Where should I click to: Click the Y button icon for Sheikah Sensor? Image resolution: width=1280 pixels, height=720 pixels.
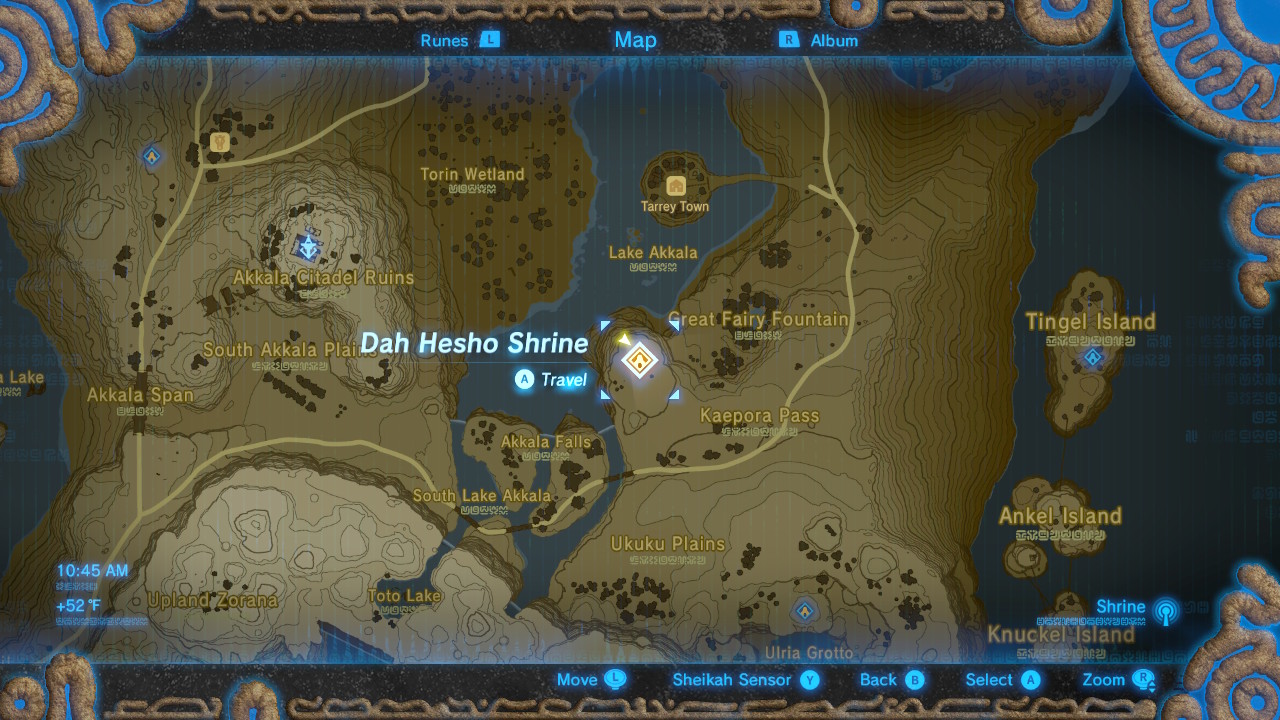coord(809,680)
